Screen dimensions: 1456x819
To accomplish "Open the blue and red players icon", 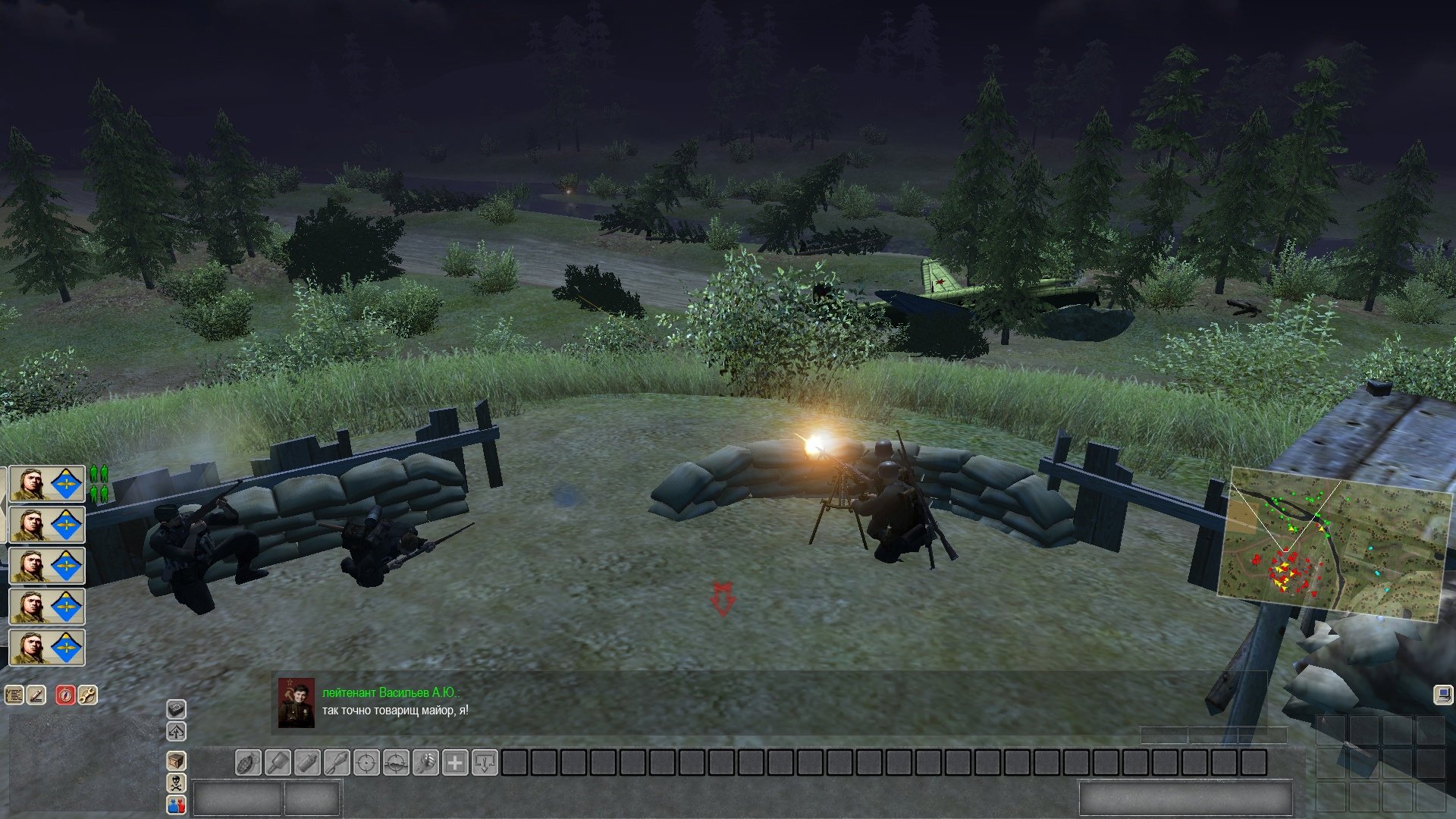I will 176,805.
